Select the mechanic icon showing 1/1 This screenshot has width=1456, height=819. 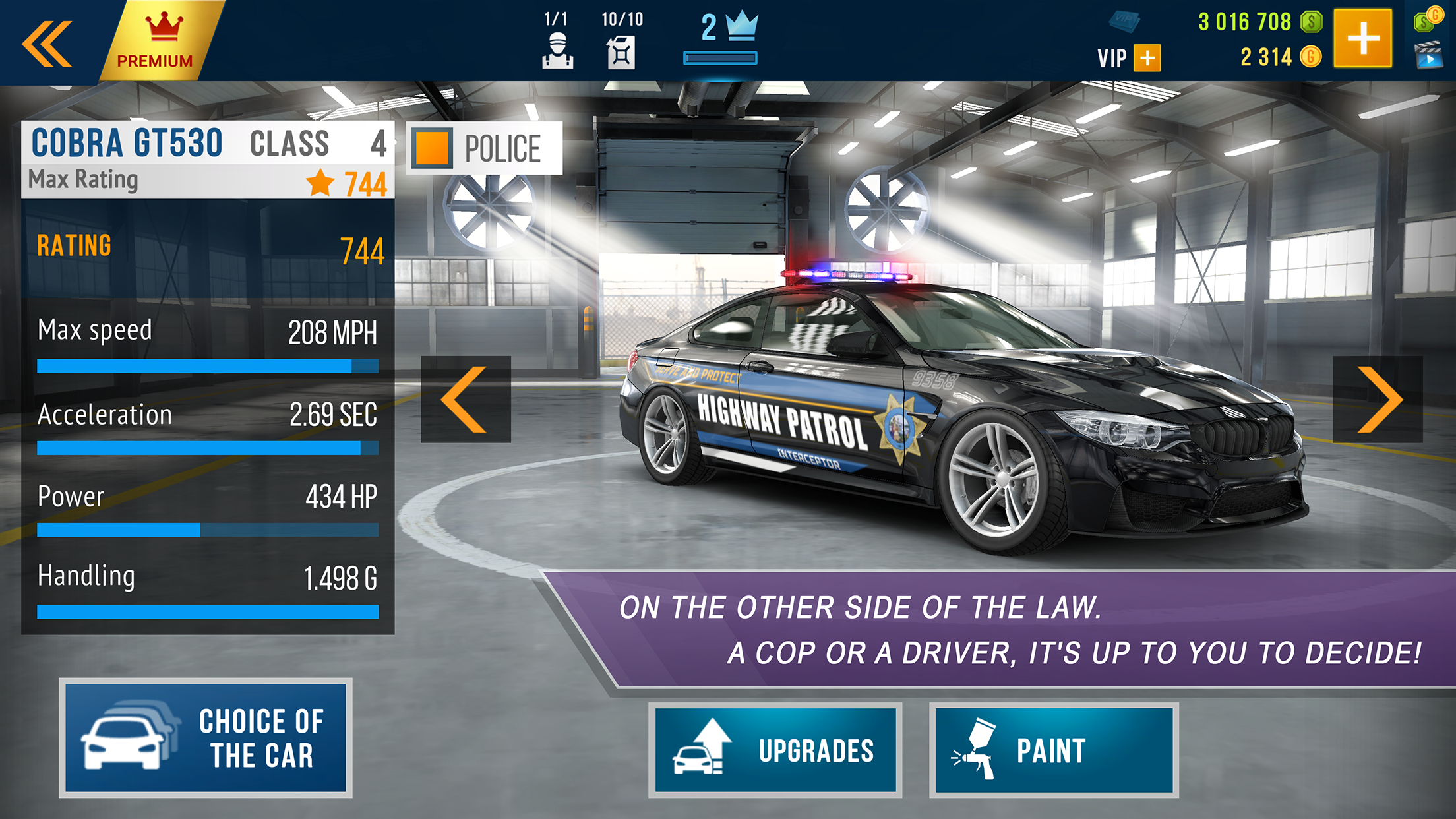click(x=557, y=43)
